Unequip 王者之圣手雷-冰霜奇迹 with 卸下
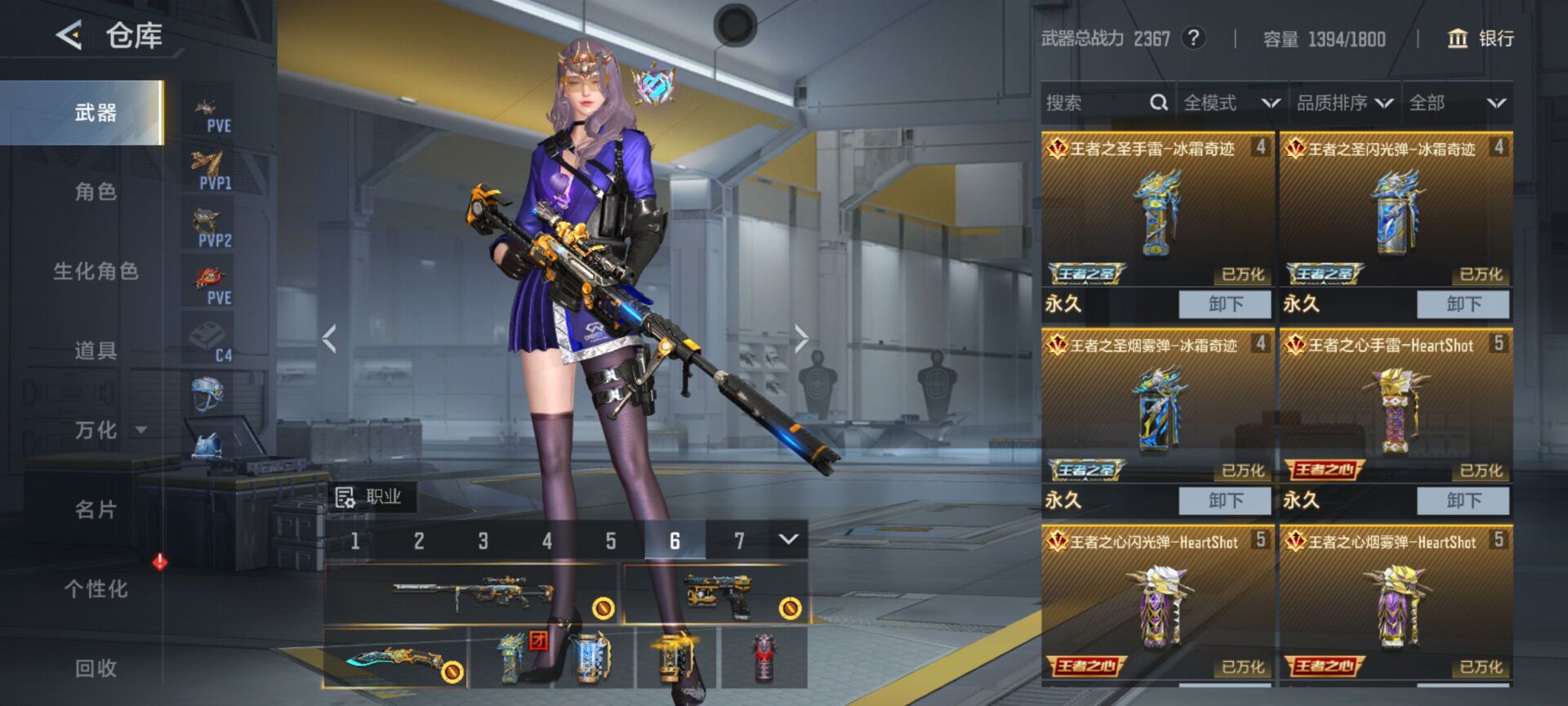Image resolution: width=1568 pixels, height=706 pixels. (x=1225, y=305)
